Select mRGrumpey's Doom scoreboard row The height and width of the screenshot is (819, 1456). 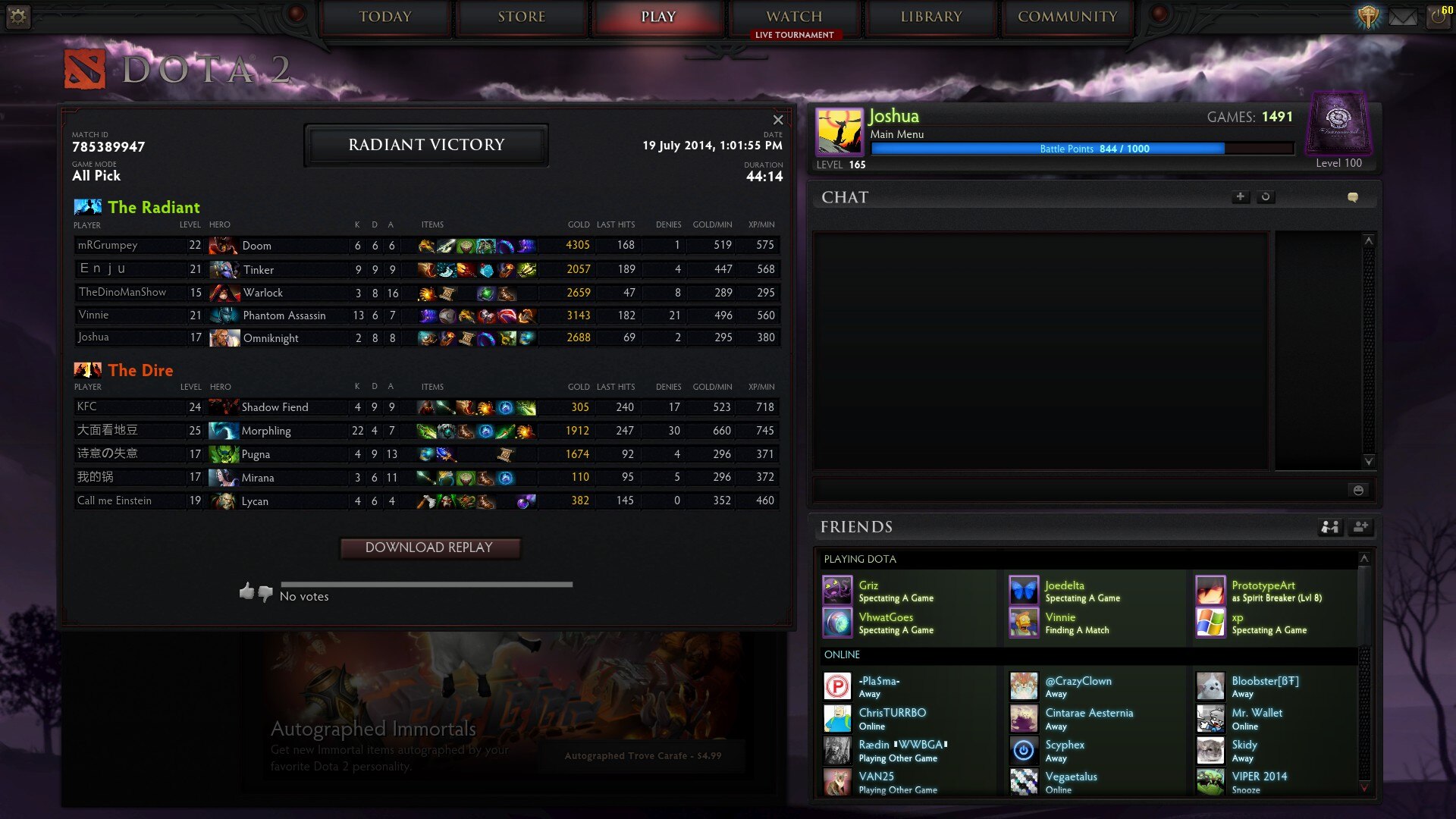tap(426, 245)
